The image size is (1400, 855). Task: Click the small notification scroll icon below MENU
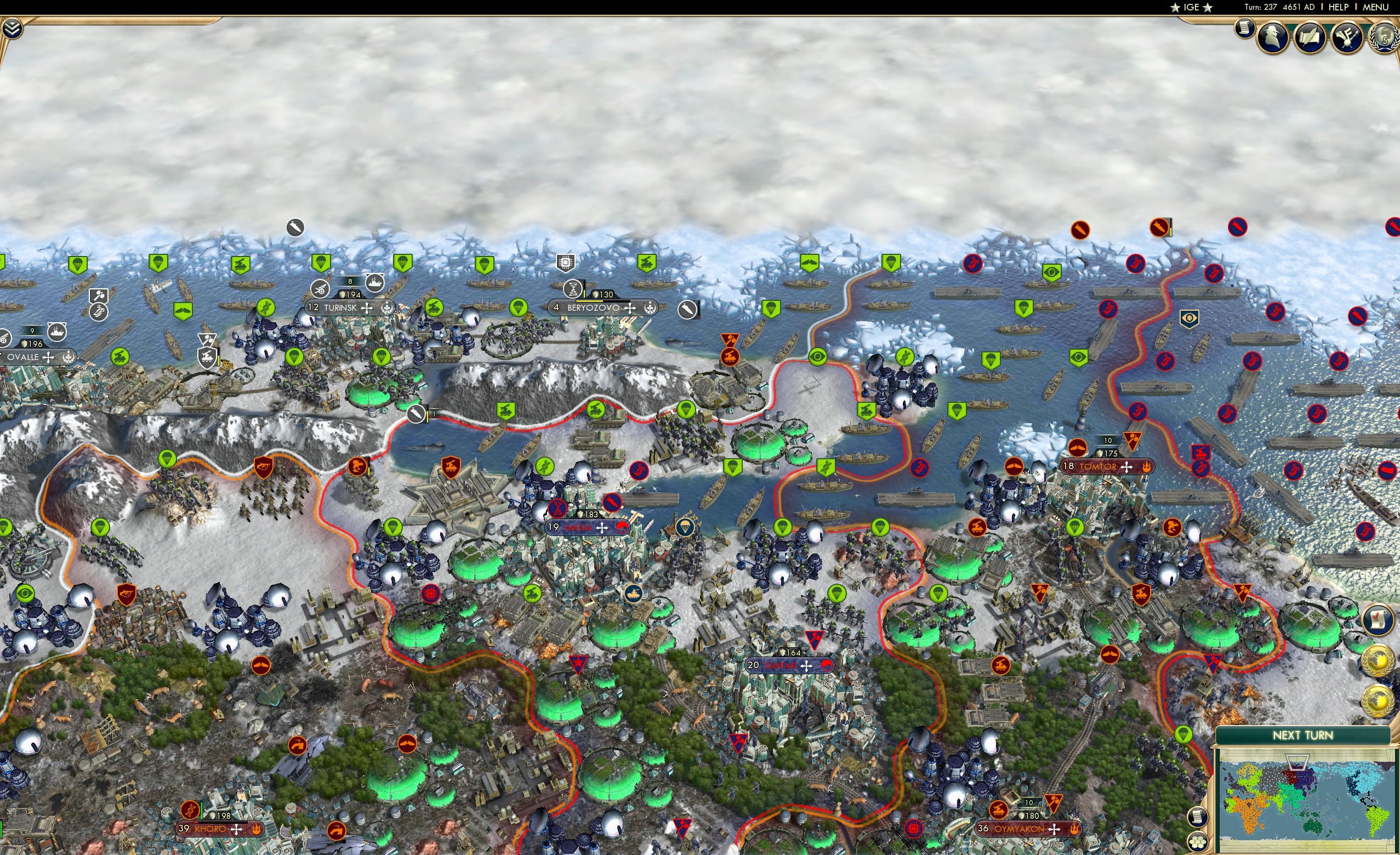(1243, 31)
